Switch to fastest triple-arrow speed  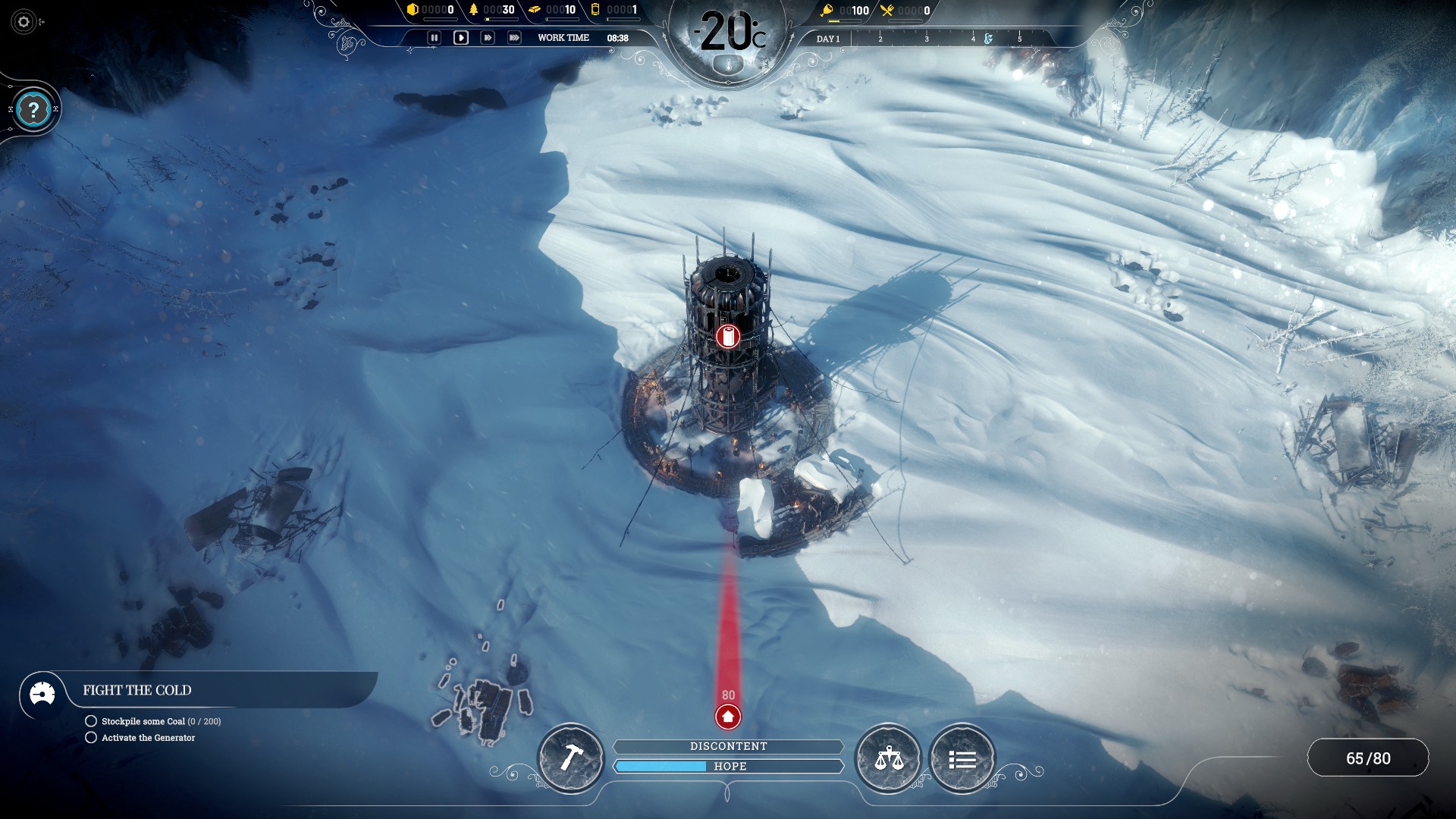point(514,38)
